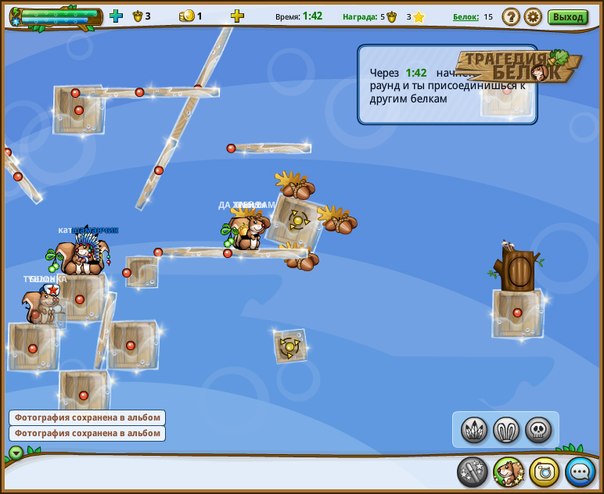Open the chat speech bubble button
The height and width of the screenshot is (494, 604).
[579, 471]
